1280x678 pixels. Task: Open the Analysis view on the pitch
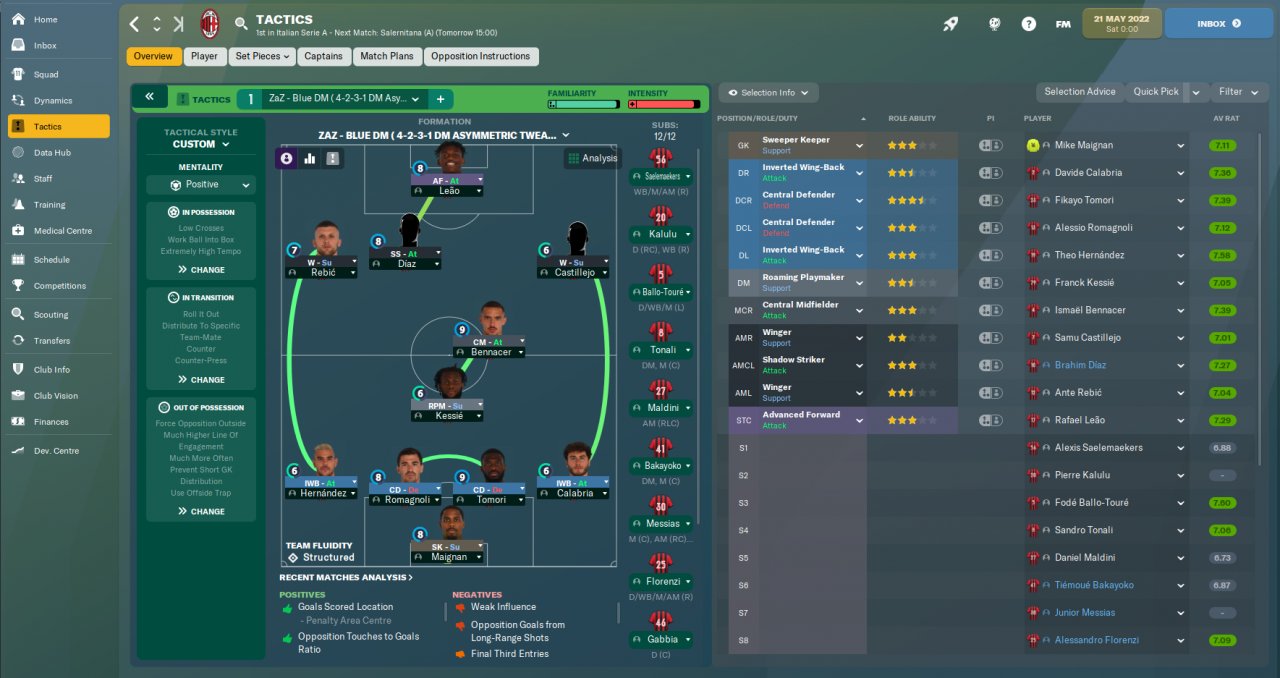click(x=592, y=158)
